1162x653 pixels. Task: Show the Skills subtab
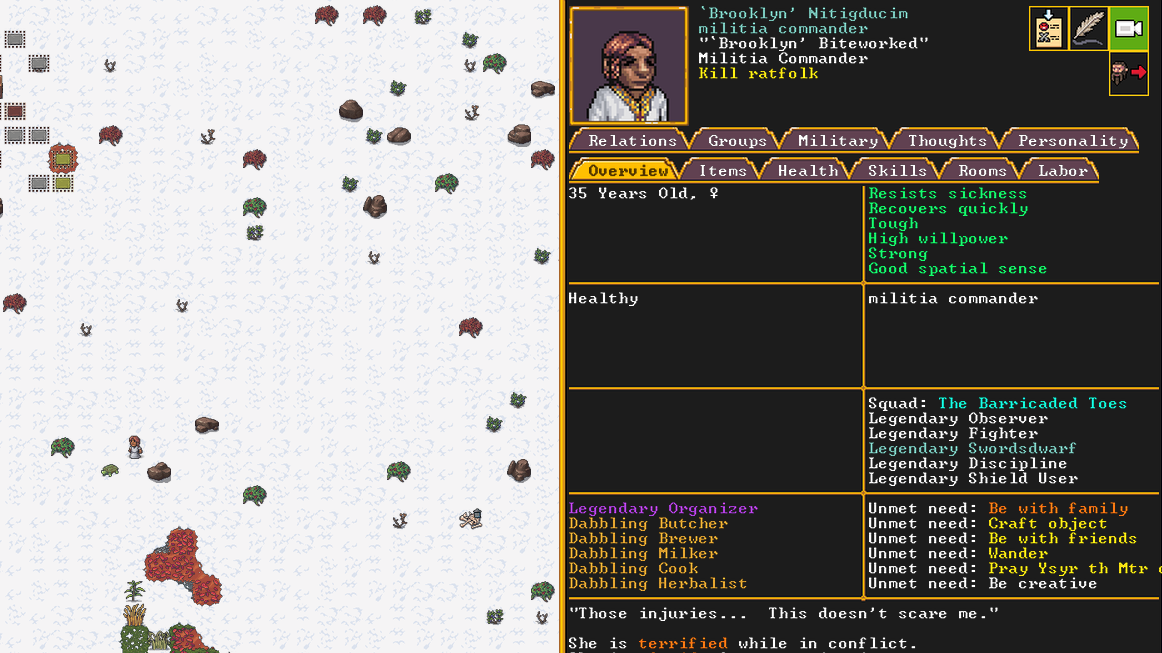[x=897, y=171]
